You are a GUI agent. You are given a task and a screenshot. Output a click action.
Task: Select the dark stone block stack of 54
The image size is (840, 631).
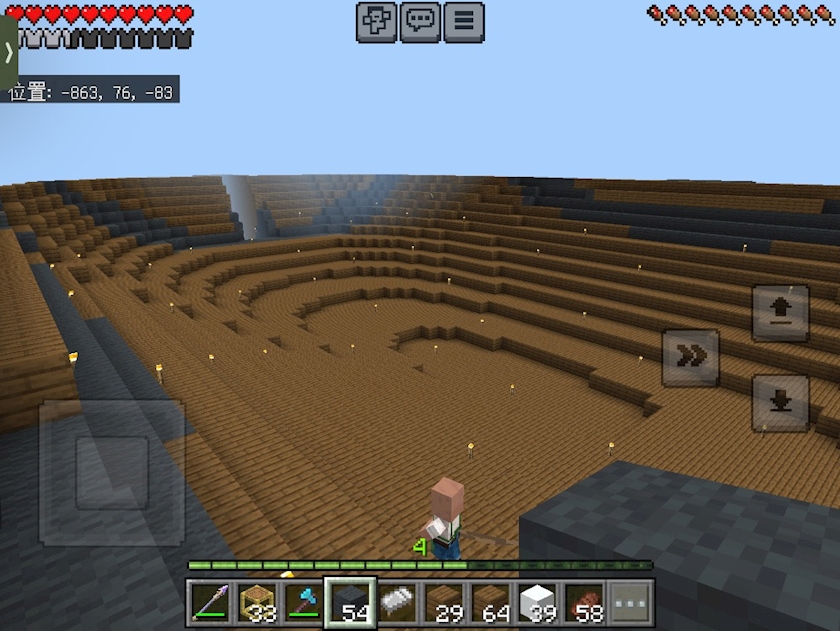351,603
